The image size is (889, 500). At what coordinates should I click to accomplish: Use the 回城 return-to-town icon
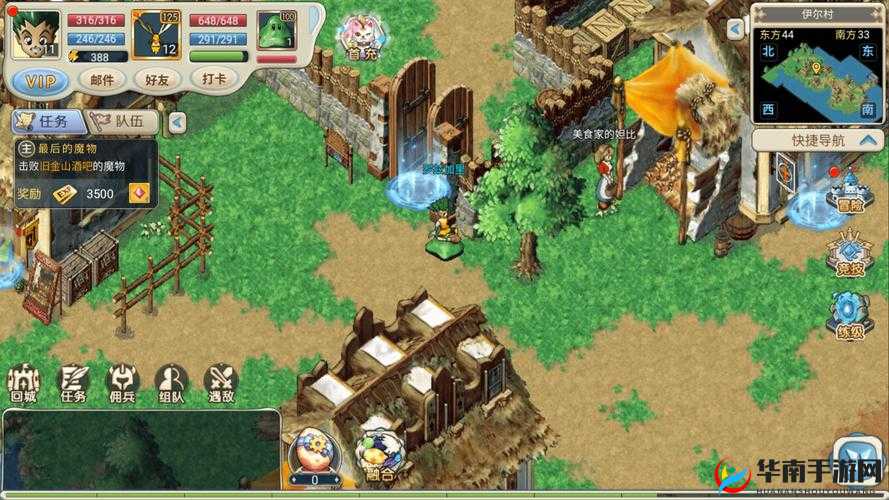[x=23, y=383]
